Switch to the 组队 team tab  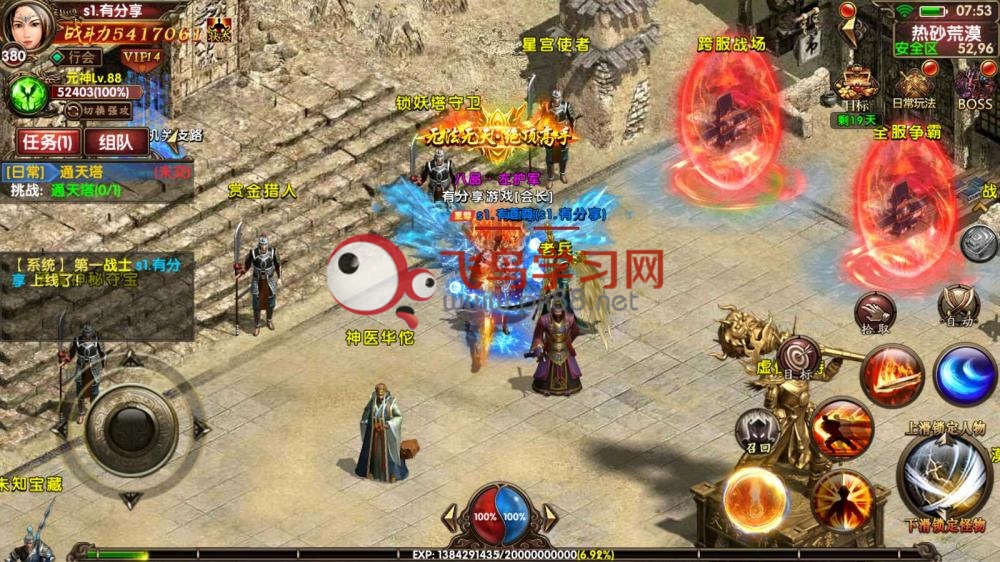116,143
